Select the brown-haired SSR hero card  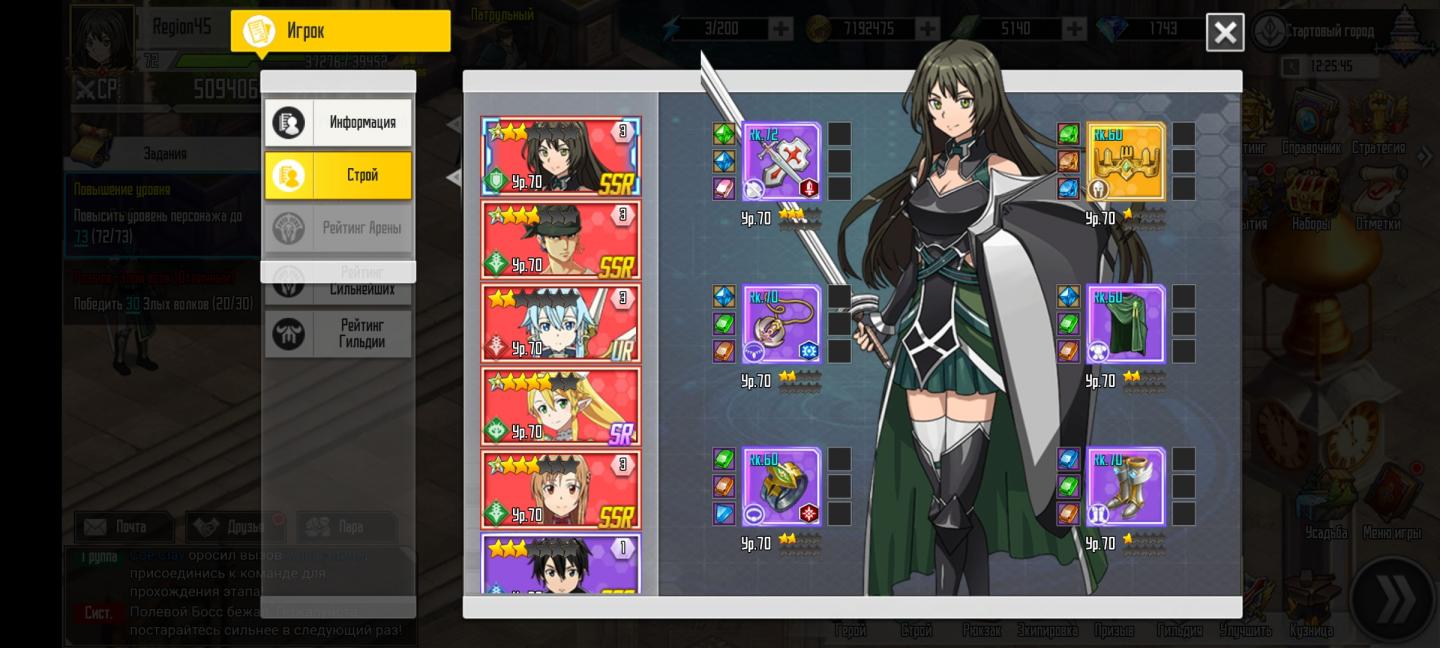pos(561,489)
